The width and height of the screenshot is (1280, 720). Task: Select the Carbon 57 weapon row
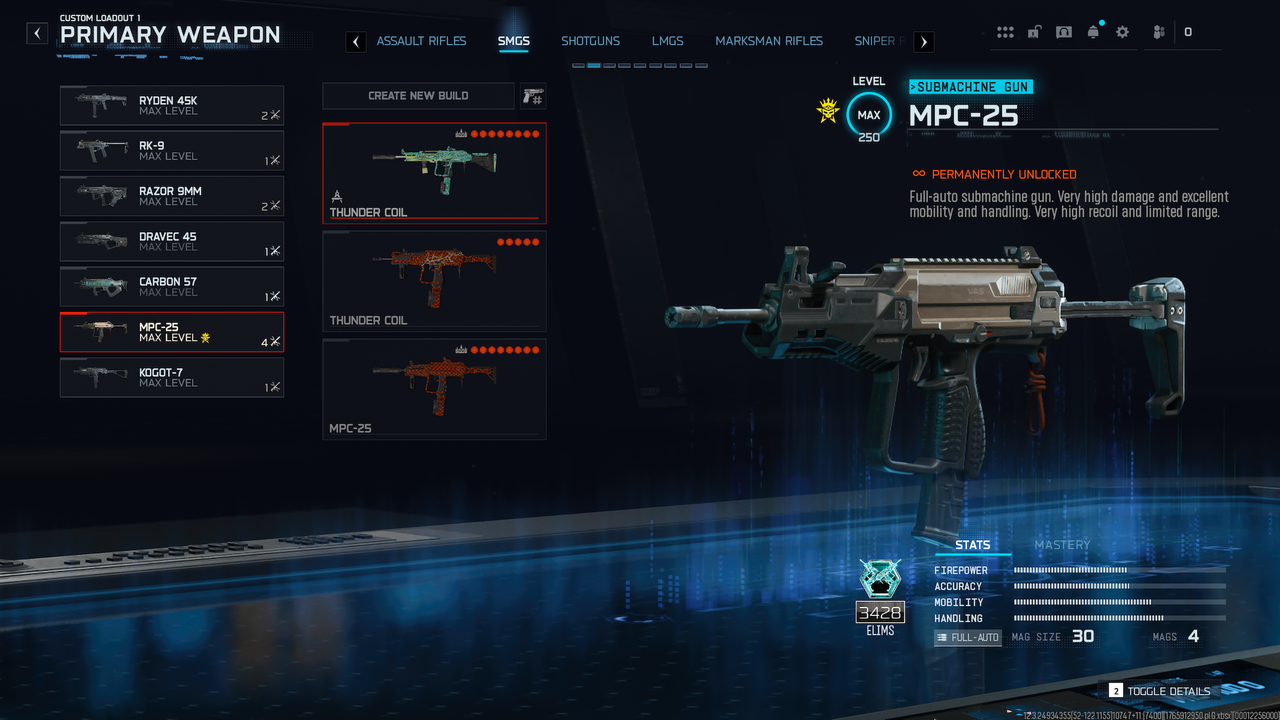click(x=171, y=287)
